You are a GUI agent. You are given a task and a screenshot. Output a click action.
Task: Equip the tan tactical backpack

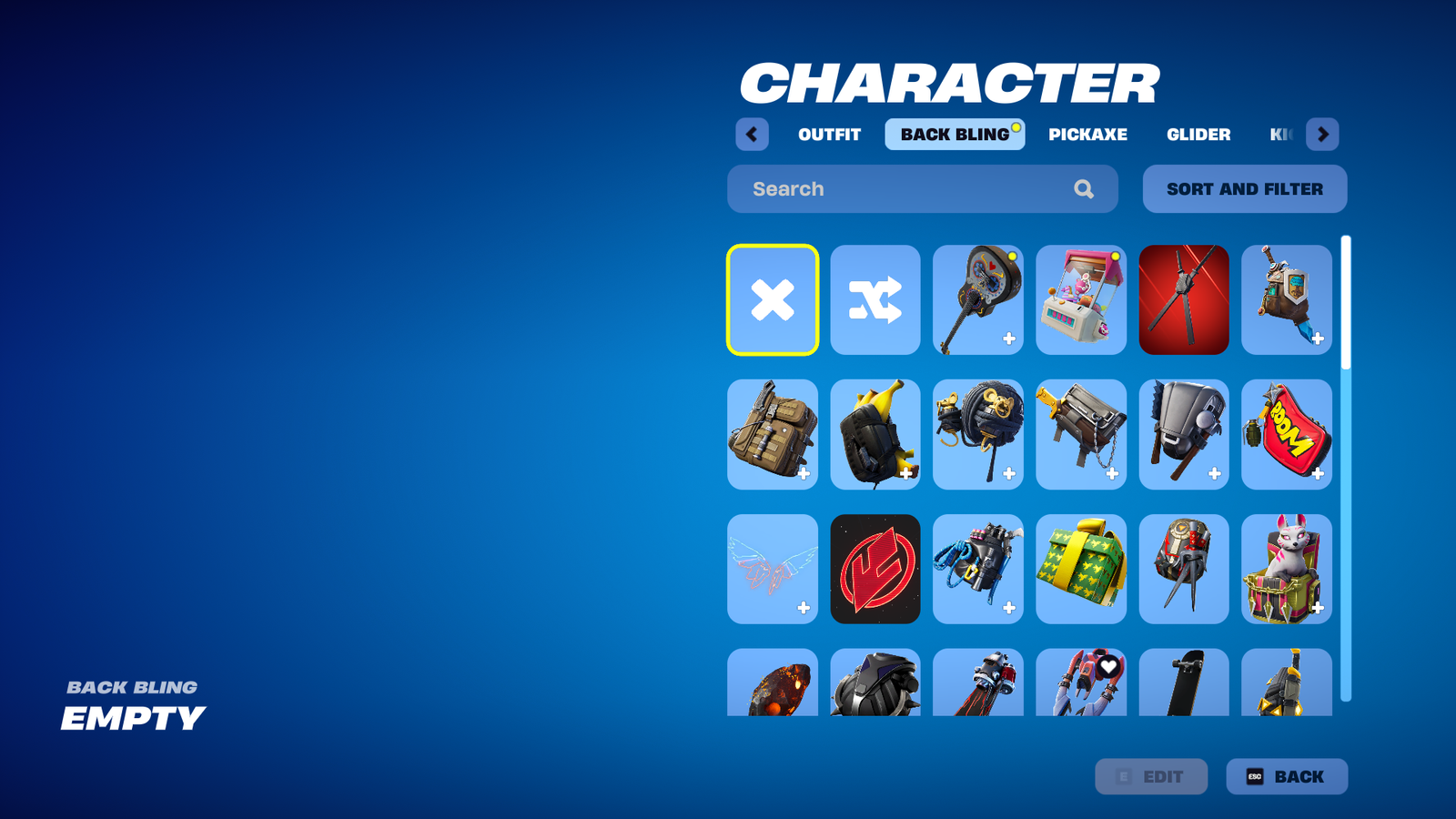pos(773,435)
